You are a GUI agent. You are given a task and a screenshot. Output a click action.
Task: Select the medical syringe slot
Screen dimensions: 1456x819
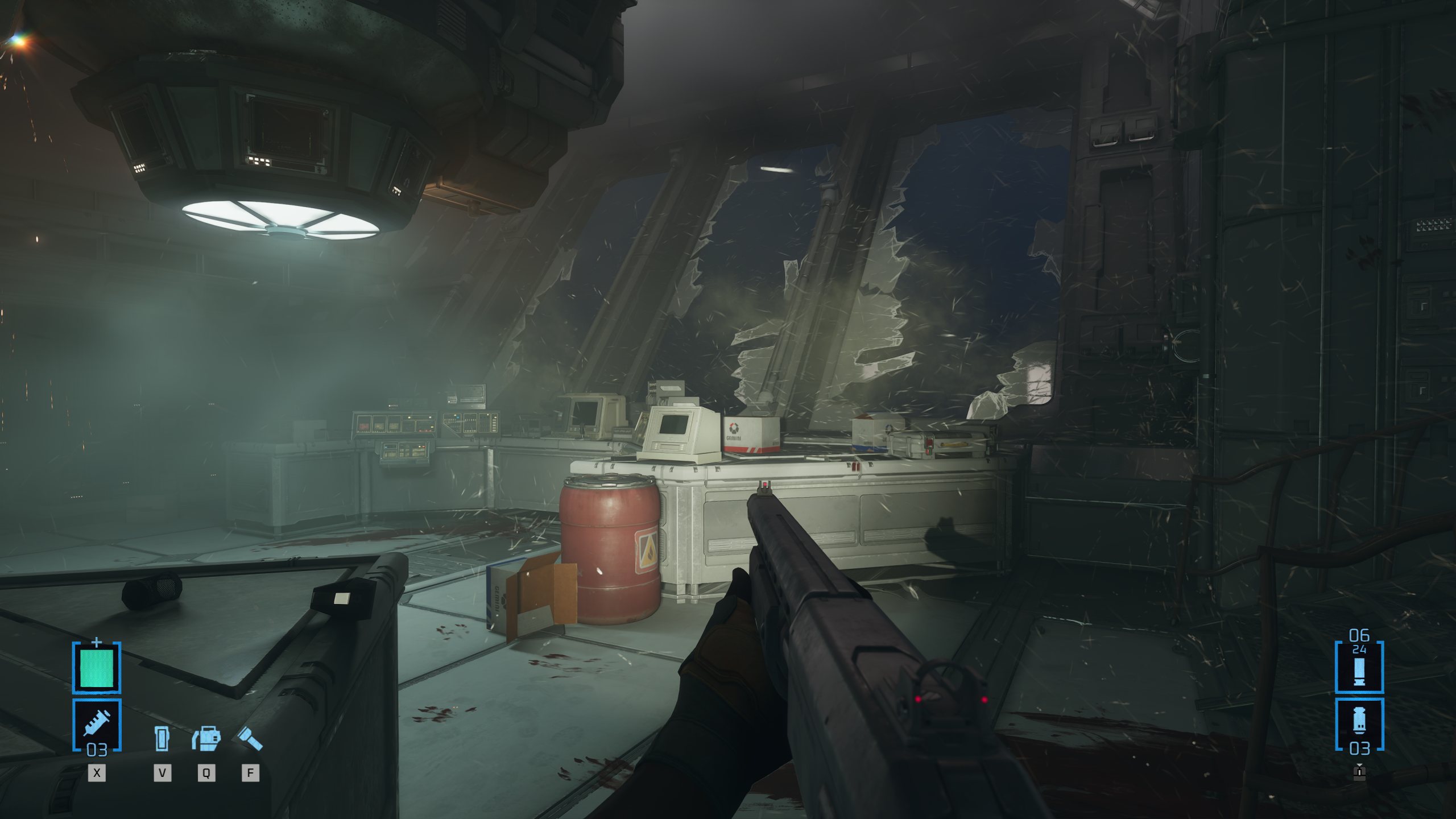coord(97,724)
